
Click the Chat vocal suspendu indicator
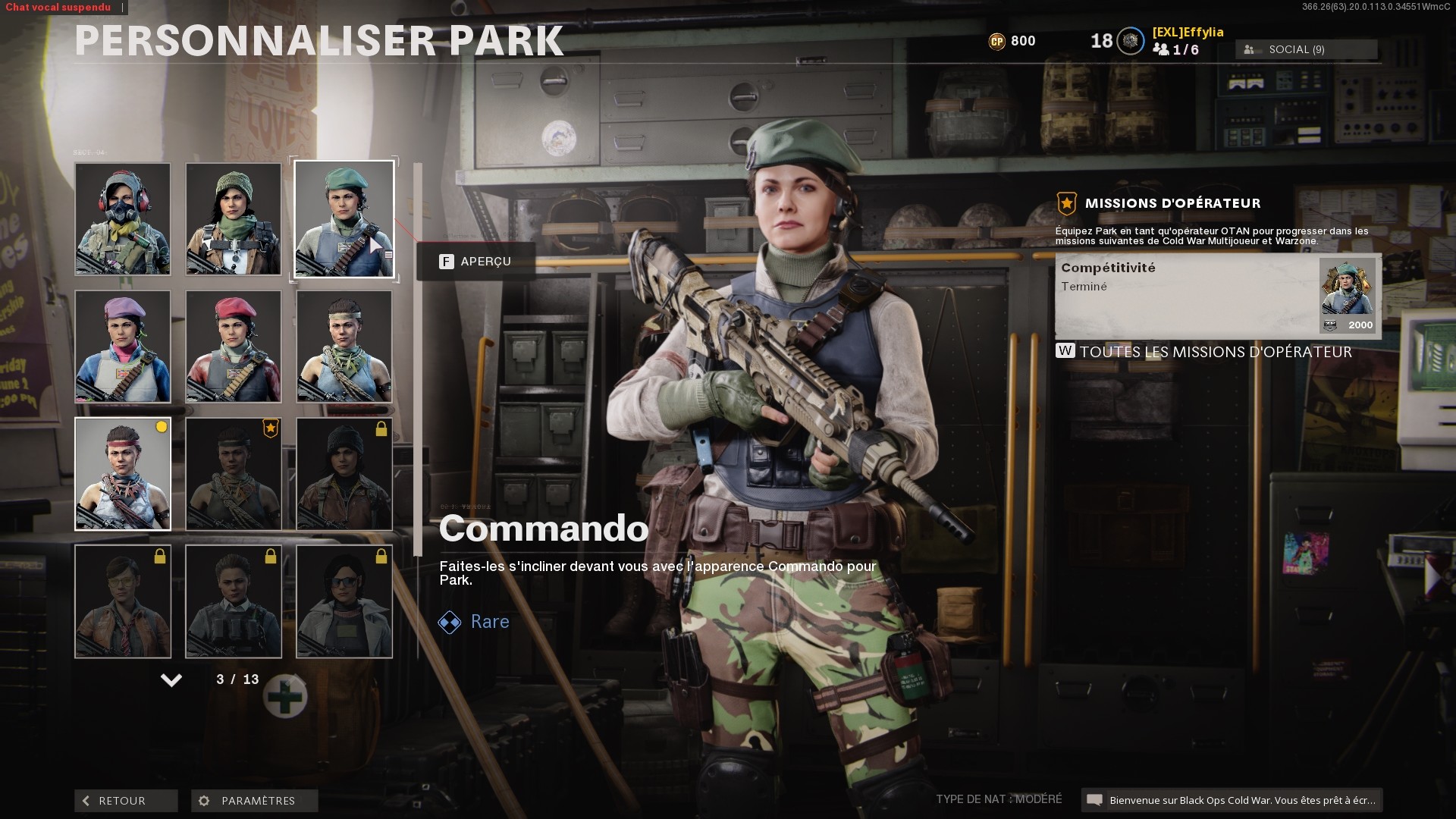[x=57, y=7]
